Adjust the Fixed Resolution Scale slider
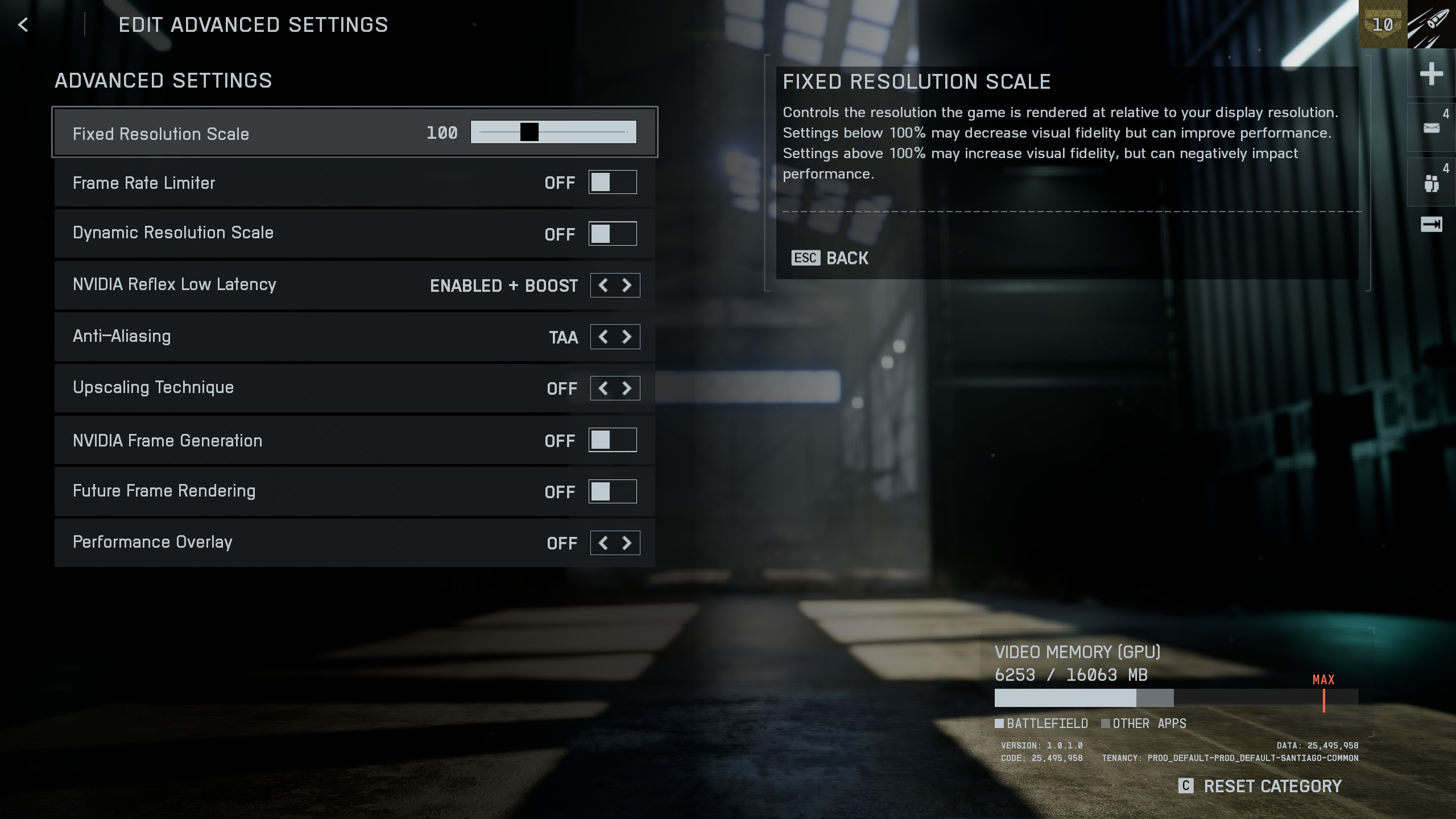Viewport: 1456px width, 819px height. pos(529,132)
